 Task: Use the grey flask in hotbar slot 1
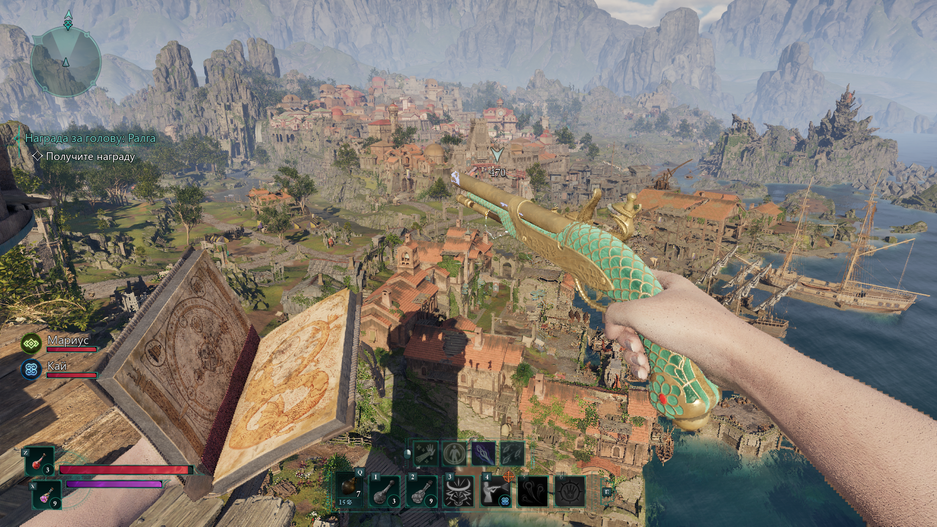(386, 489)
